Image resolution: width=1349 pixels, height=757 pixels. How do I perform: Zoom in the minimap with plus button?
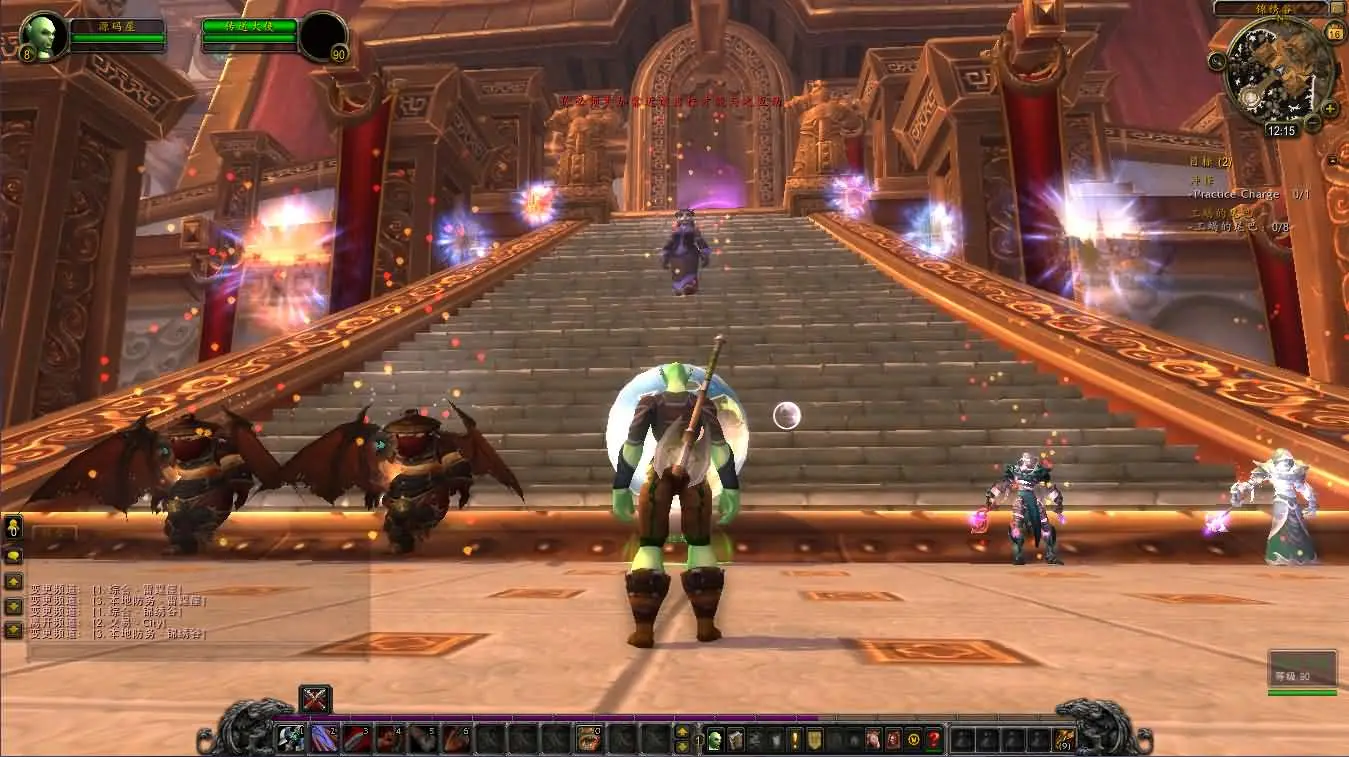(1331, 108)
